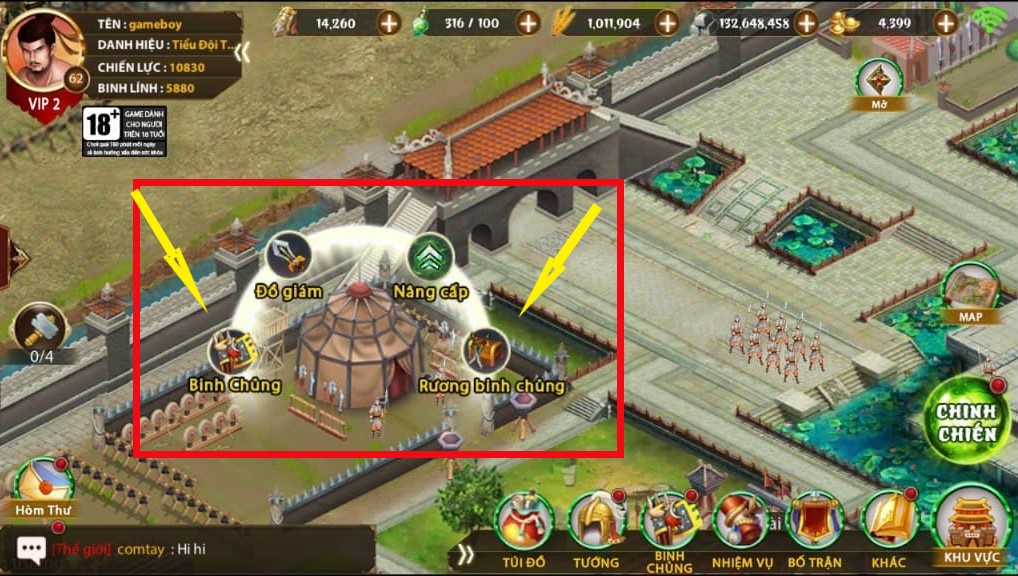
Task: Open the Binh Chủng troop menu above the tent
Action: coord(234,353)
